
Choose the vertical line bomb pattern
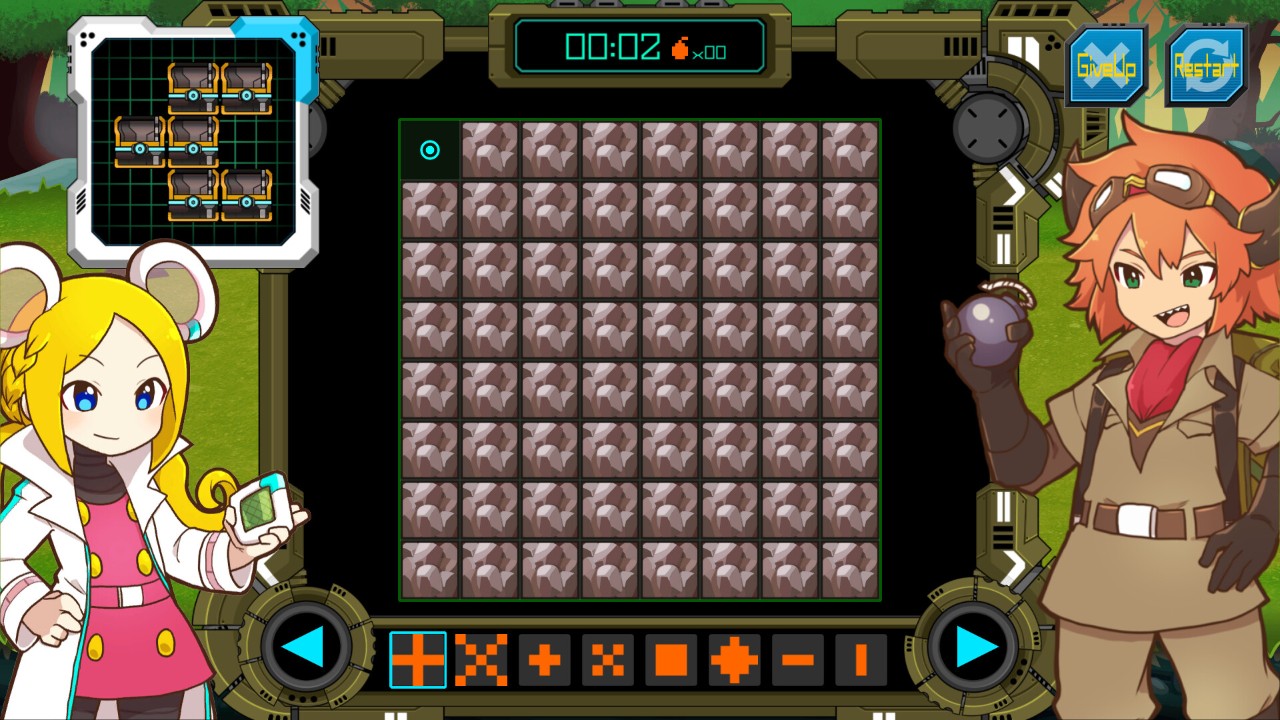pos(861,660)
